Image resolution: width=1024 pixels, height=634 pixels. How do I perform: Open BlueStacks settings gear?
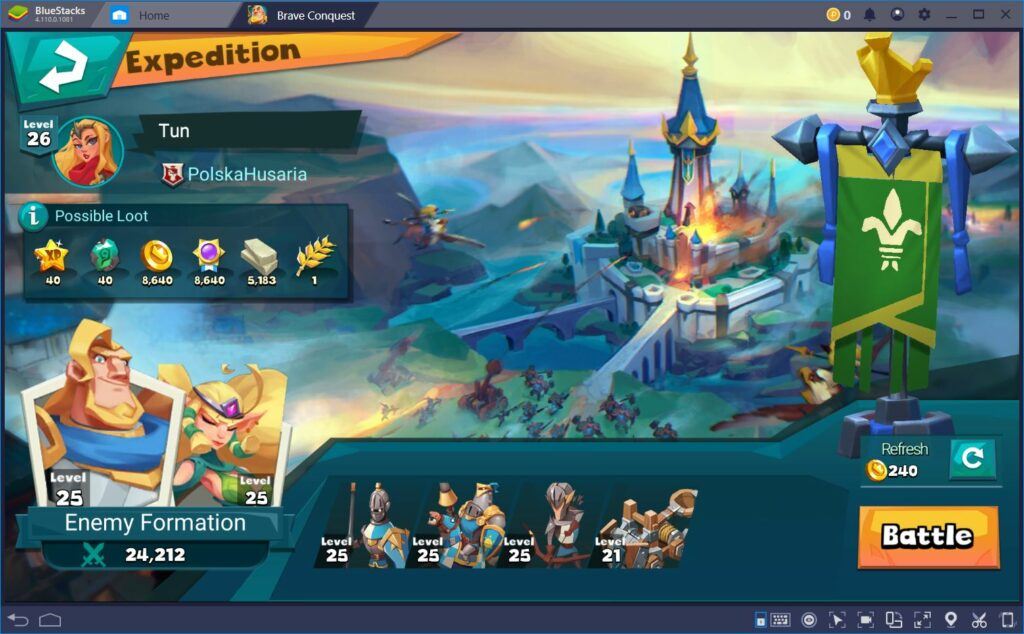tap(924, 15)
